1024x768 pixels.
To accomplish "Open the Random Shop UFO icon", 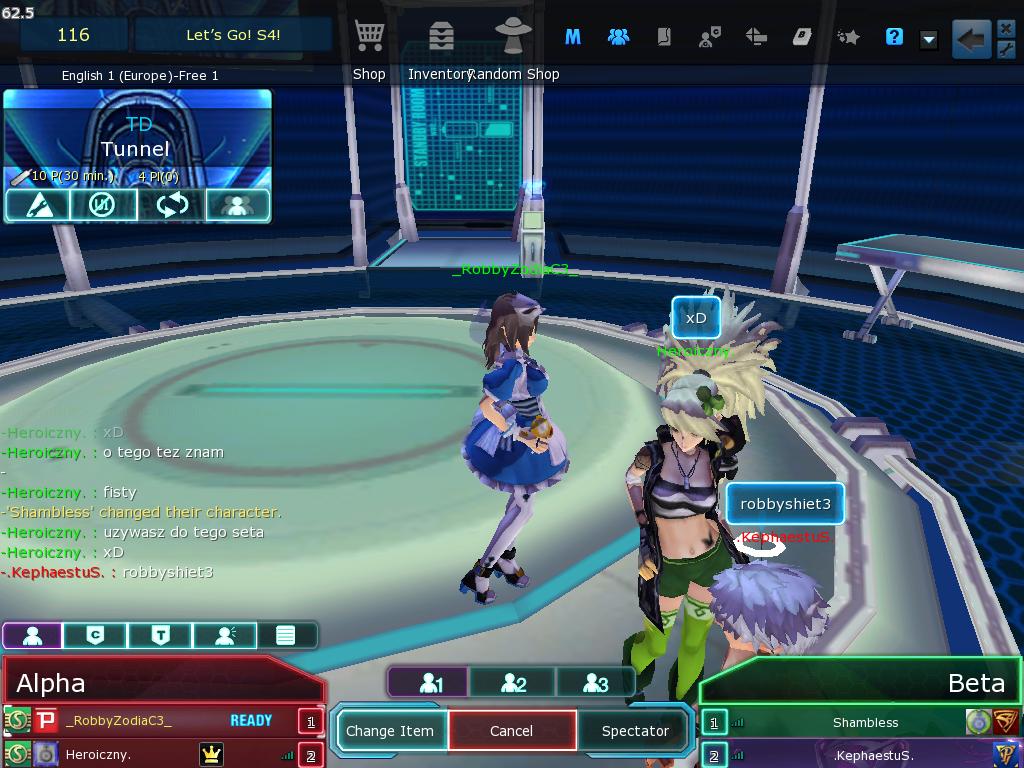I will coord(514,36).
